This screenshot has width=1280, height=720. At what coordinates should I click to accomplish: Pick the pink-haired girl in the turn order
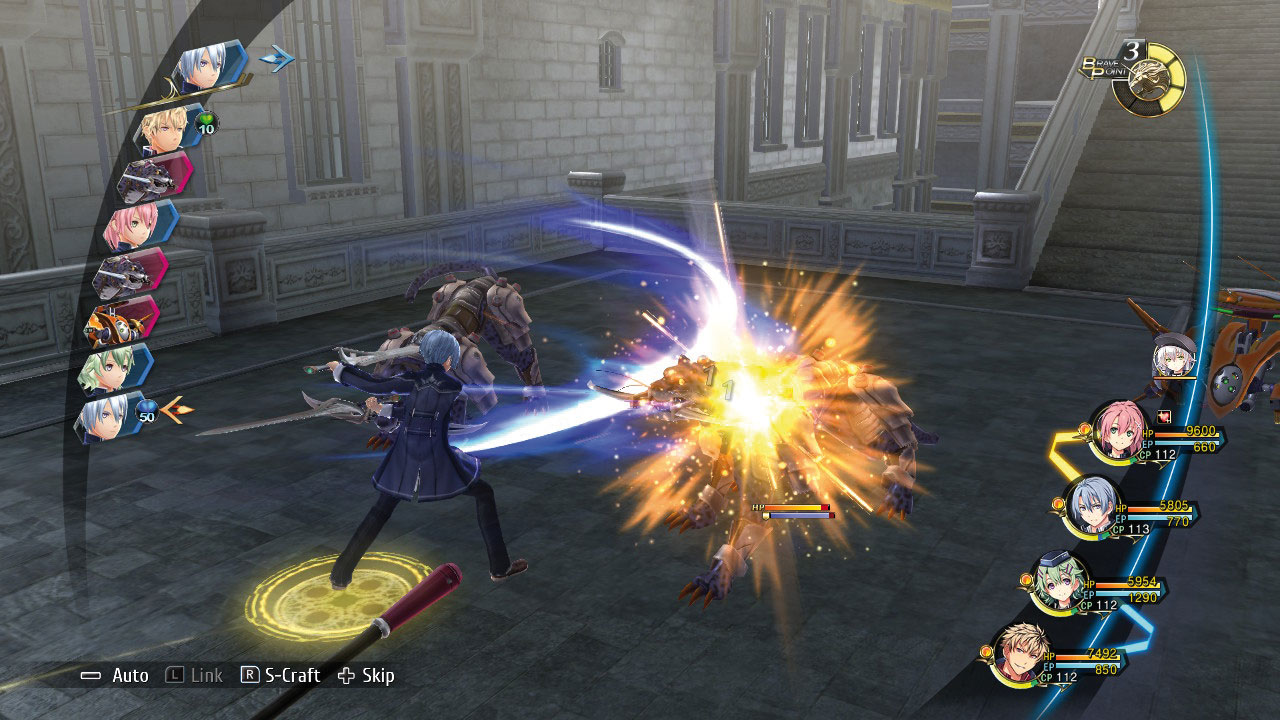click(133, 227)
